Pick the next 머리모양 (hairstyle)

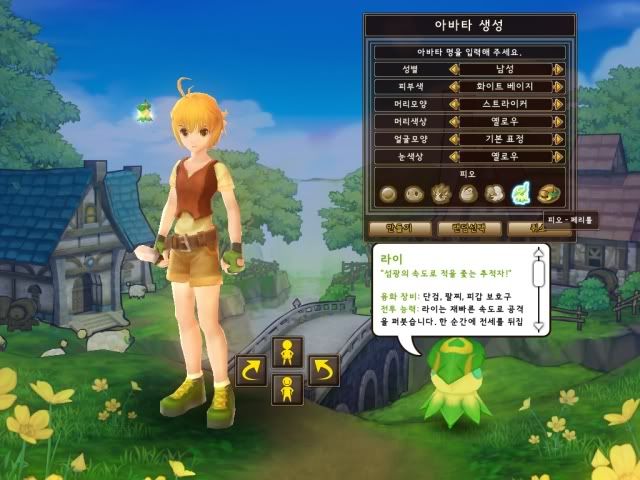click(558, 104)
